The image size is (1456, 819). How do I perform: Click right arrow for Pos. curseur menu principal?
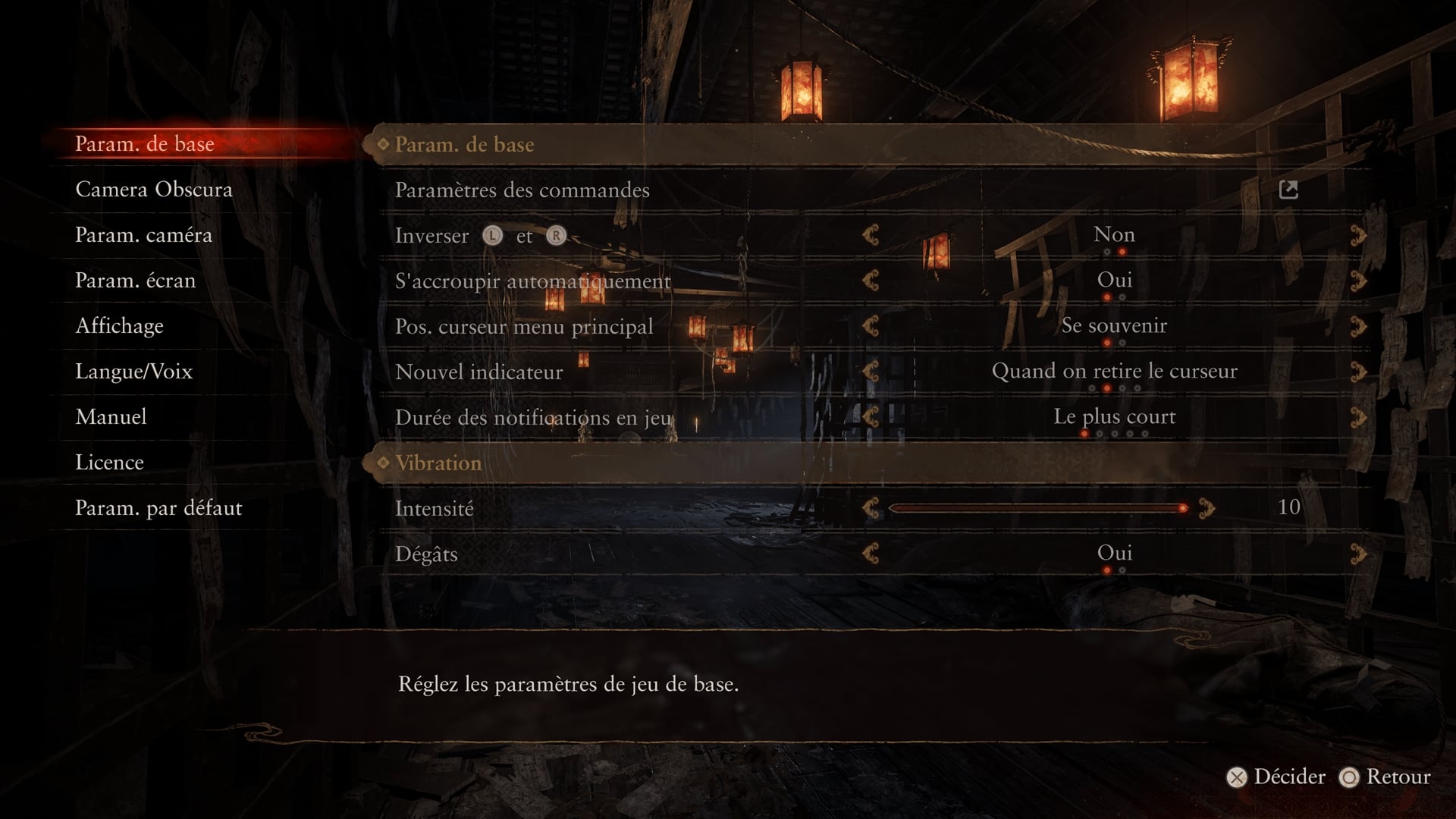click(x=1358, y=327)
